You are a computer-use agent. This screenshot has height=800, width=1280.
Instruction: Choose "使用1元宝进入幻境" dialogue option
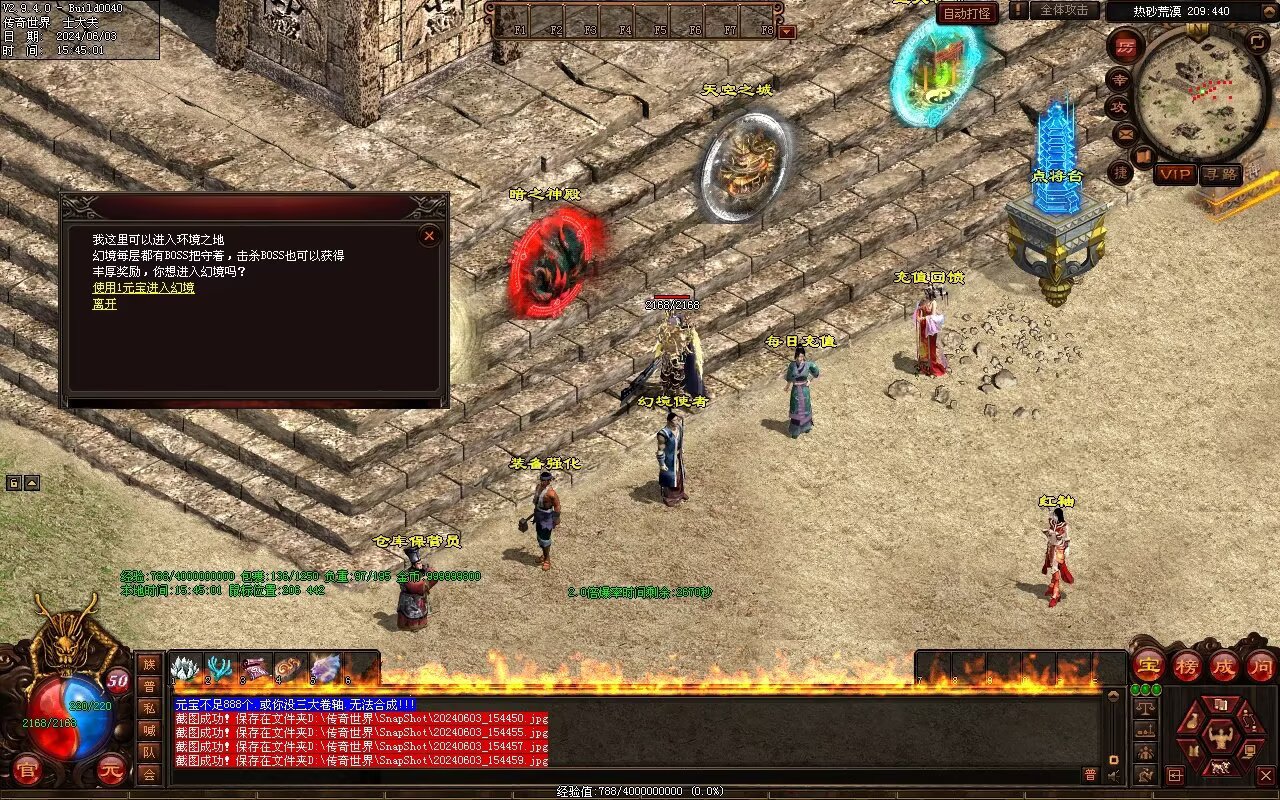(x=143, y=288)
